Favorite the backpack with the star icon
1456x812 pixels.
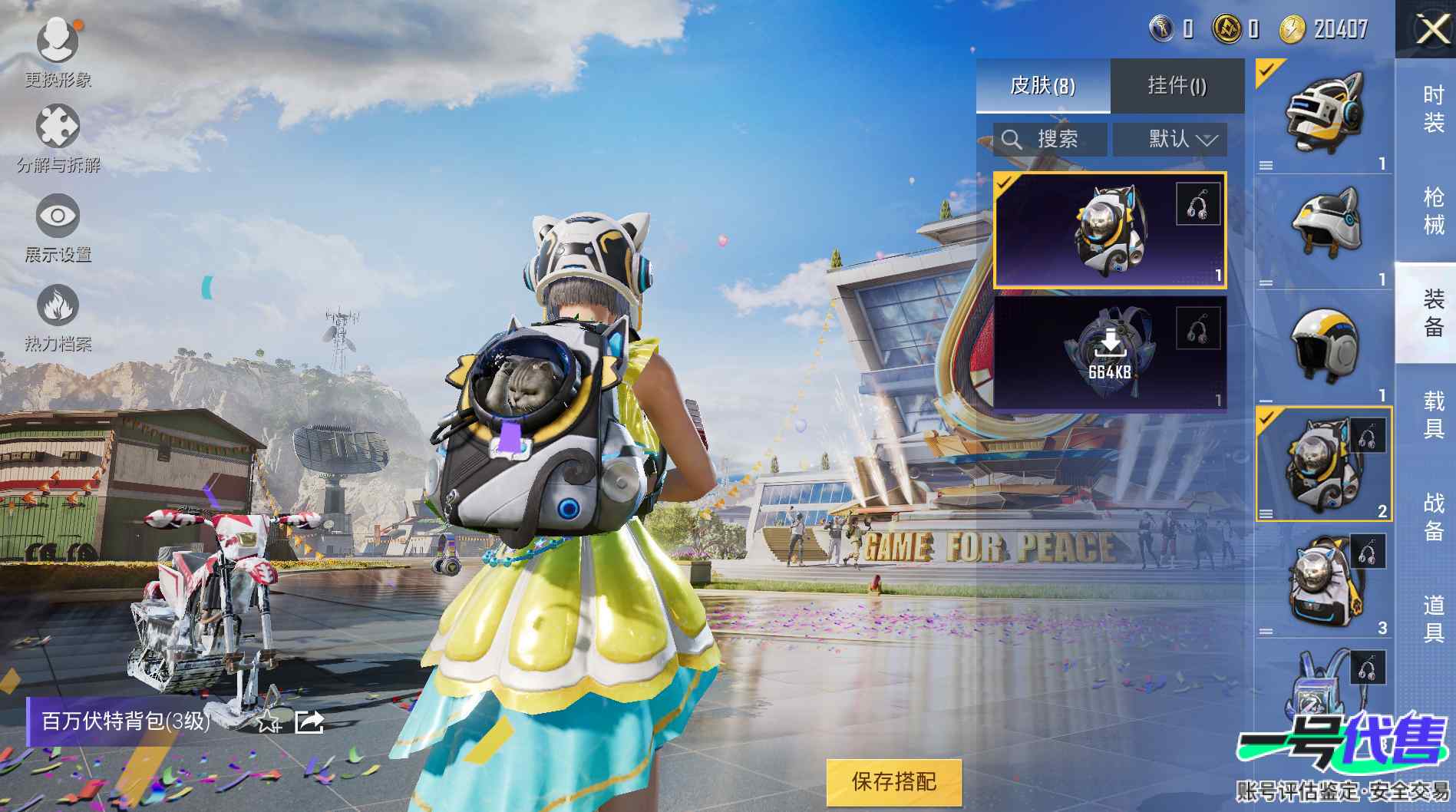pyautogui.click(x=268, y=721)
